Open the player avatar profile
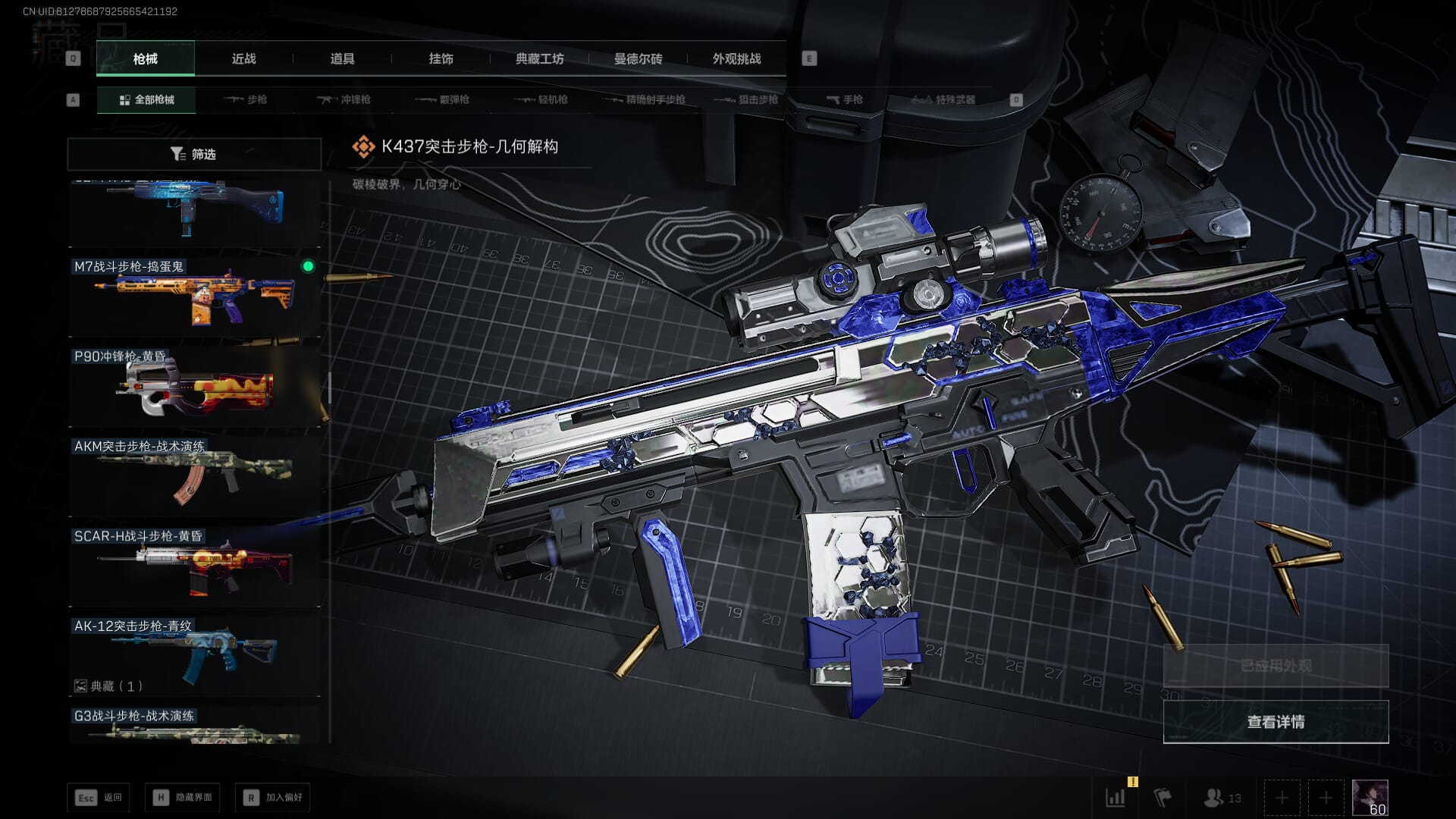 coord(1370,798)
